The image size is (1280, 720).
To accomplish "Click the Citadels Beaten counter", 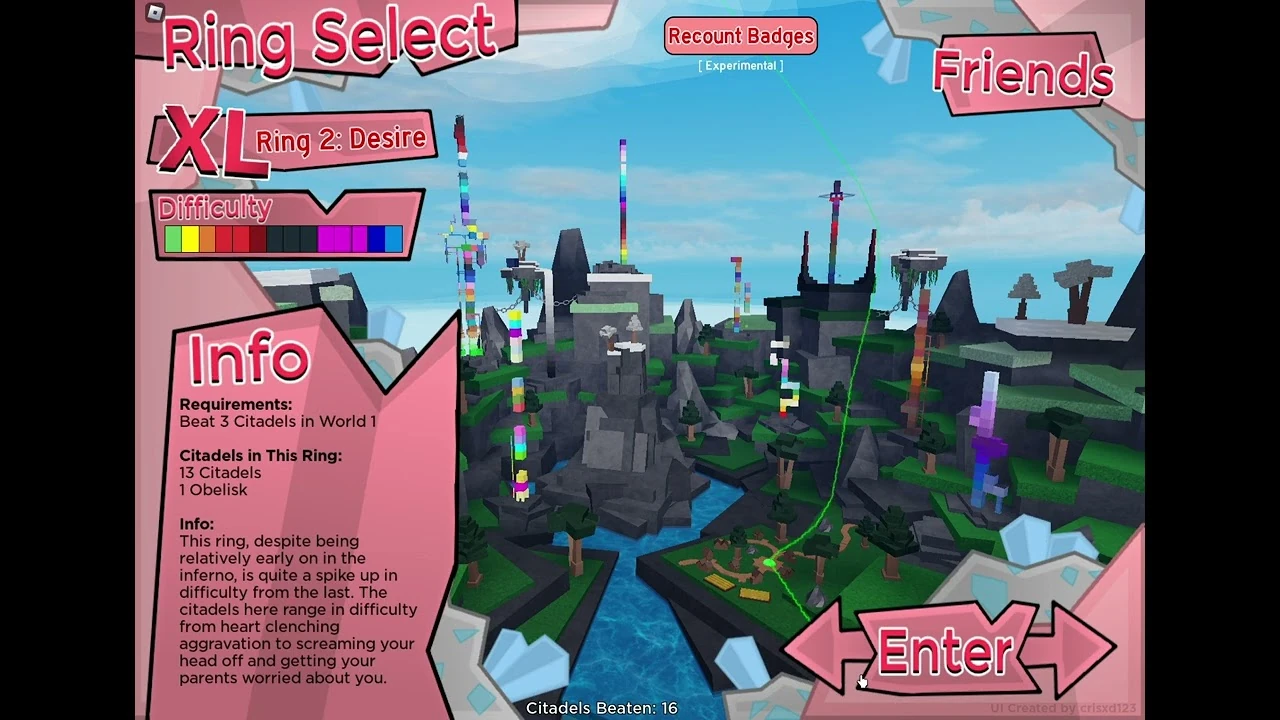I will (603, 707).
